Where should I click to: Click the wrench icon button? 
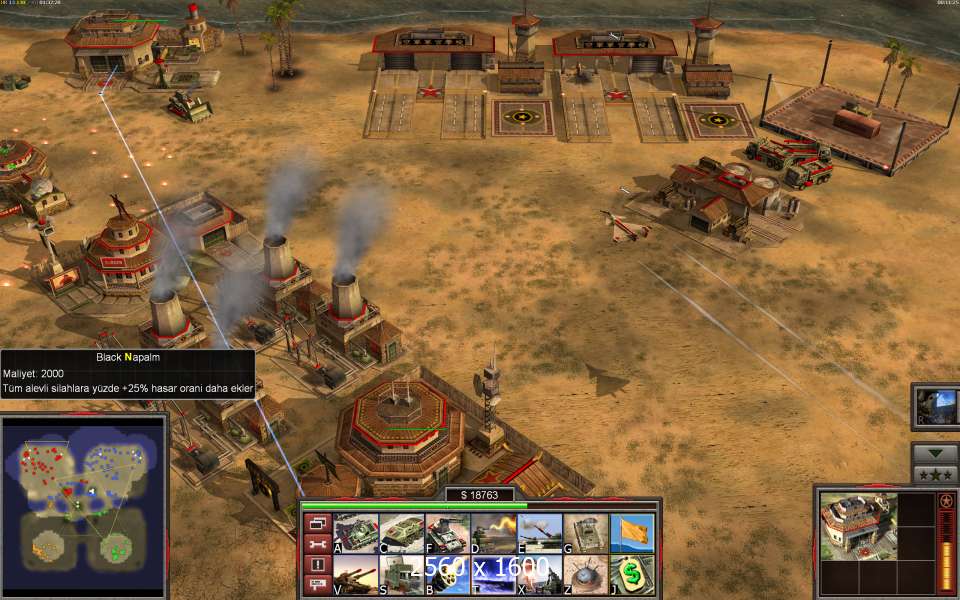tap(317, 544)
